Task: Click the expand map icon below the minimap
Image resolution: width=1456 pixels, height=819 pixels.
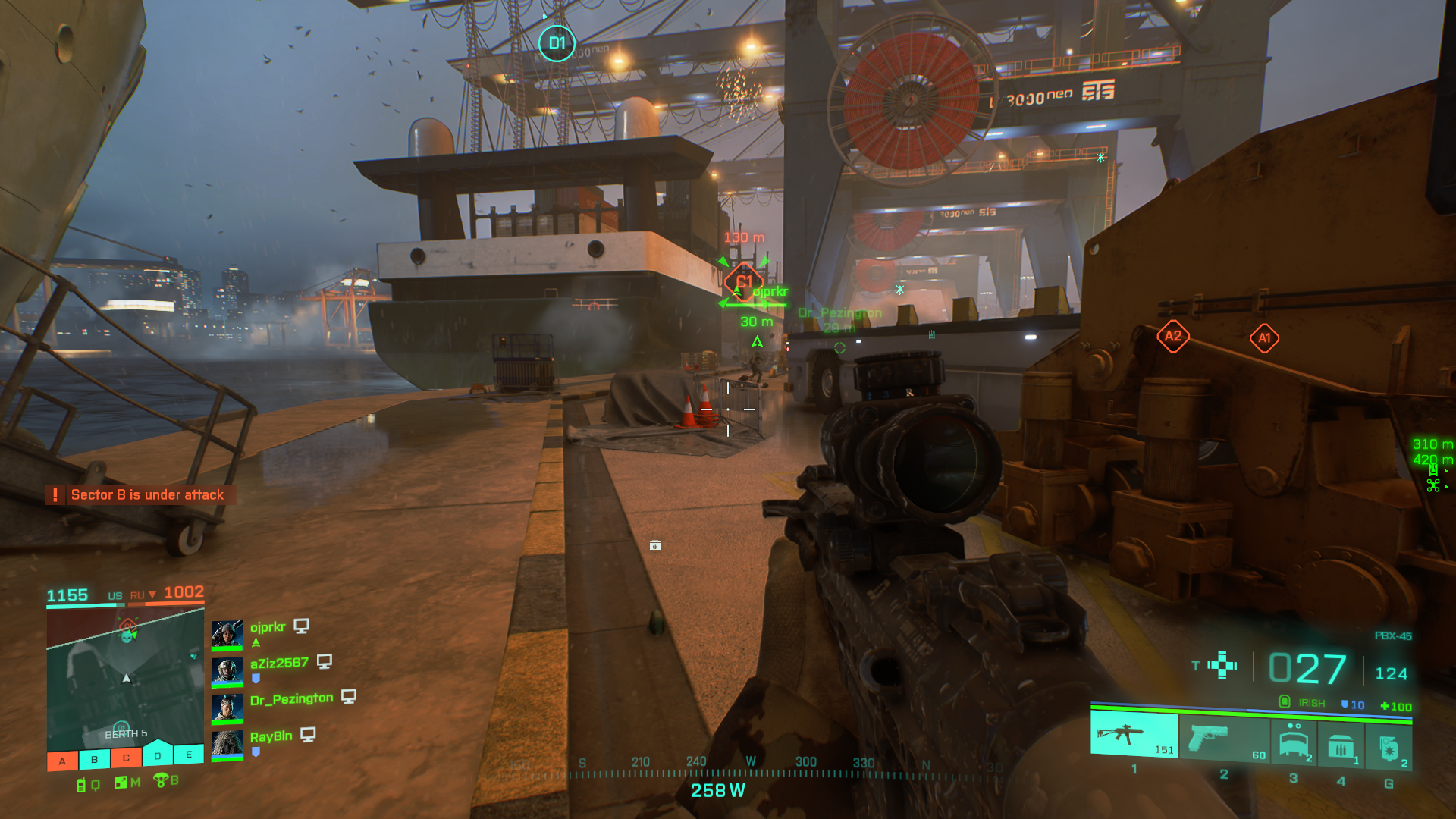Action: click(121, 783)
